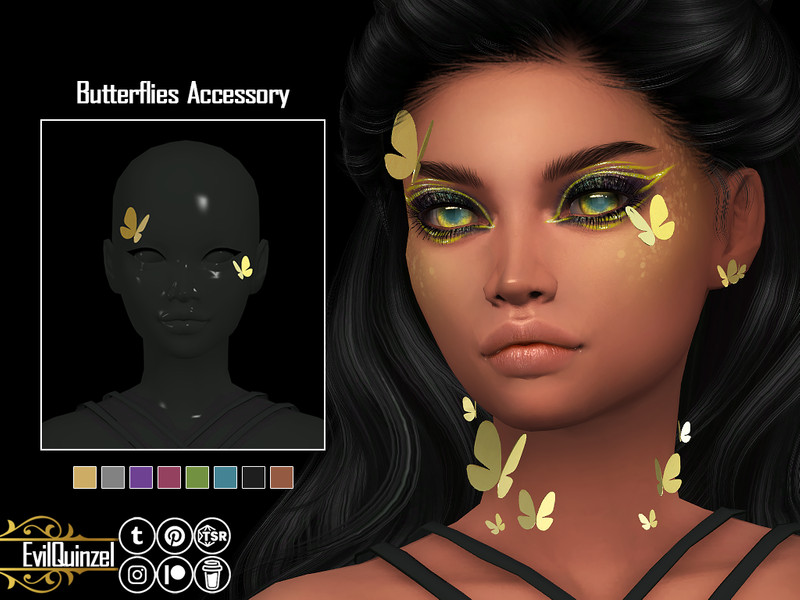This screenshot has height=600, width=800.
Task: Visit the Instagram icon link
Action: pyautogui.click(x=136, y=574)
